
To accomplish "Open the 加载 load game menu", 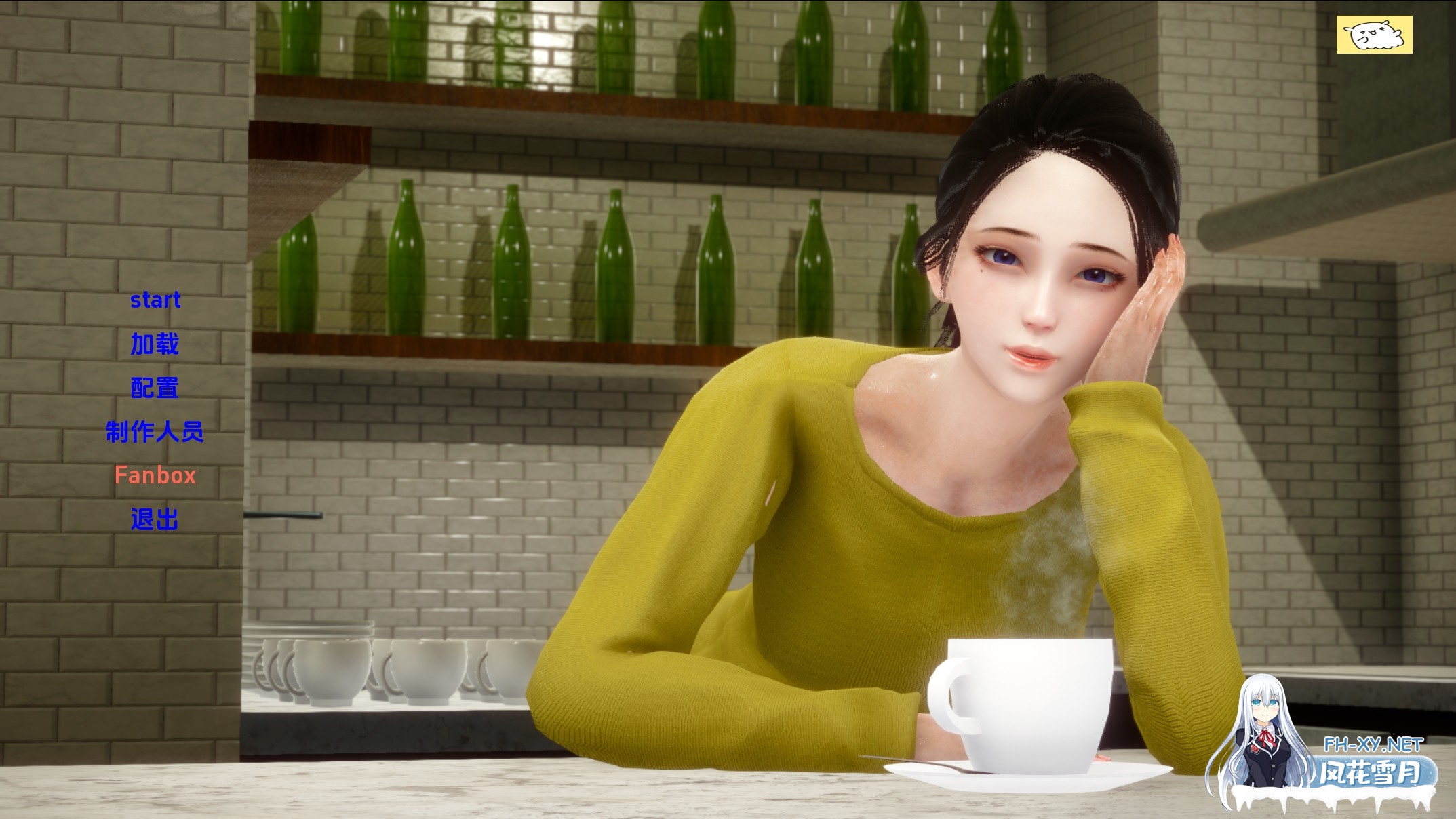I will pos(157,344).
